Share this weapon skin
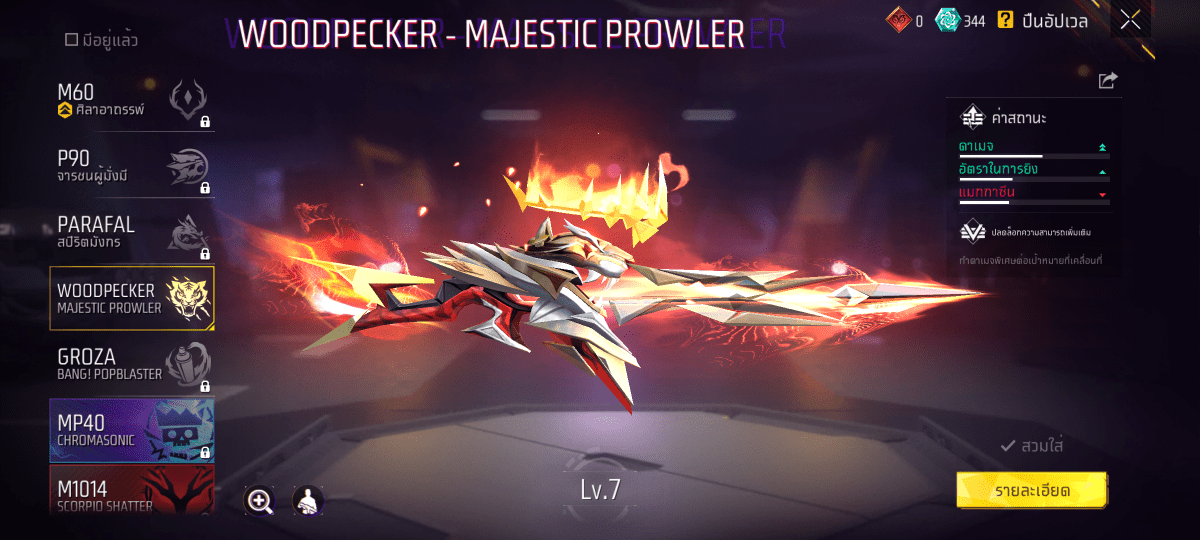The height and width of the screenshot is (540, 1200). [1107, 81]
